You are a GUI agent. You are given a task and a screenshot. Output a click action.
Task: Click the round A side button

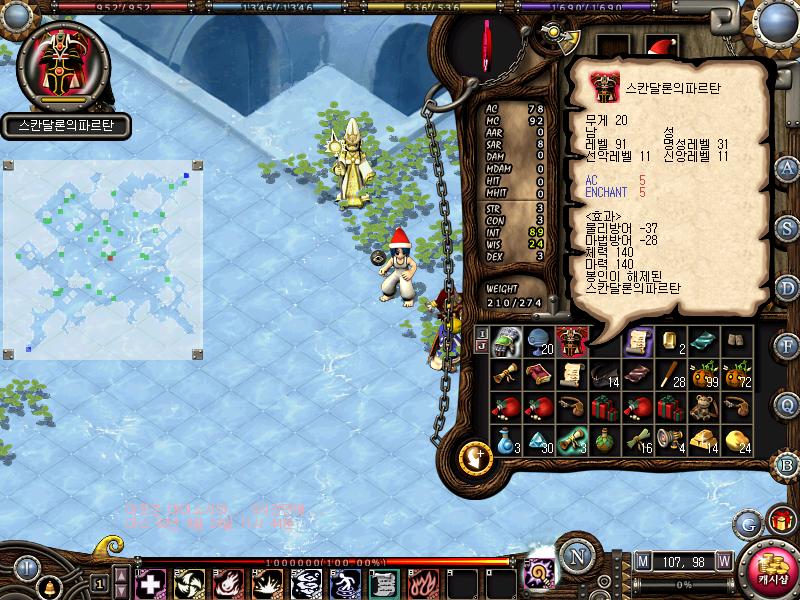tap(788, 167)
